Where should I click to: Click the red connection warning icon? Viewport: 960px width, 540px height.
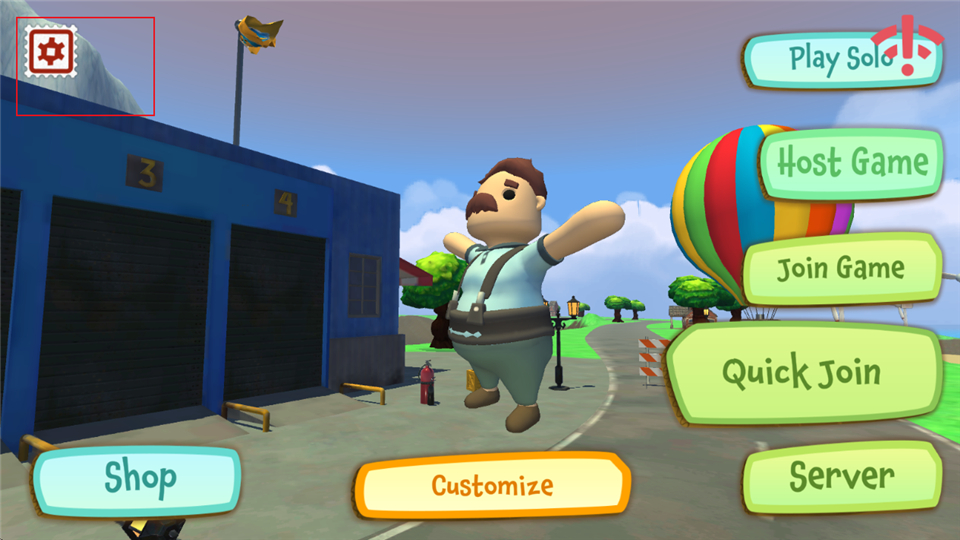click(908, 47)
